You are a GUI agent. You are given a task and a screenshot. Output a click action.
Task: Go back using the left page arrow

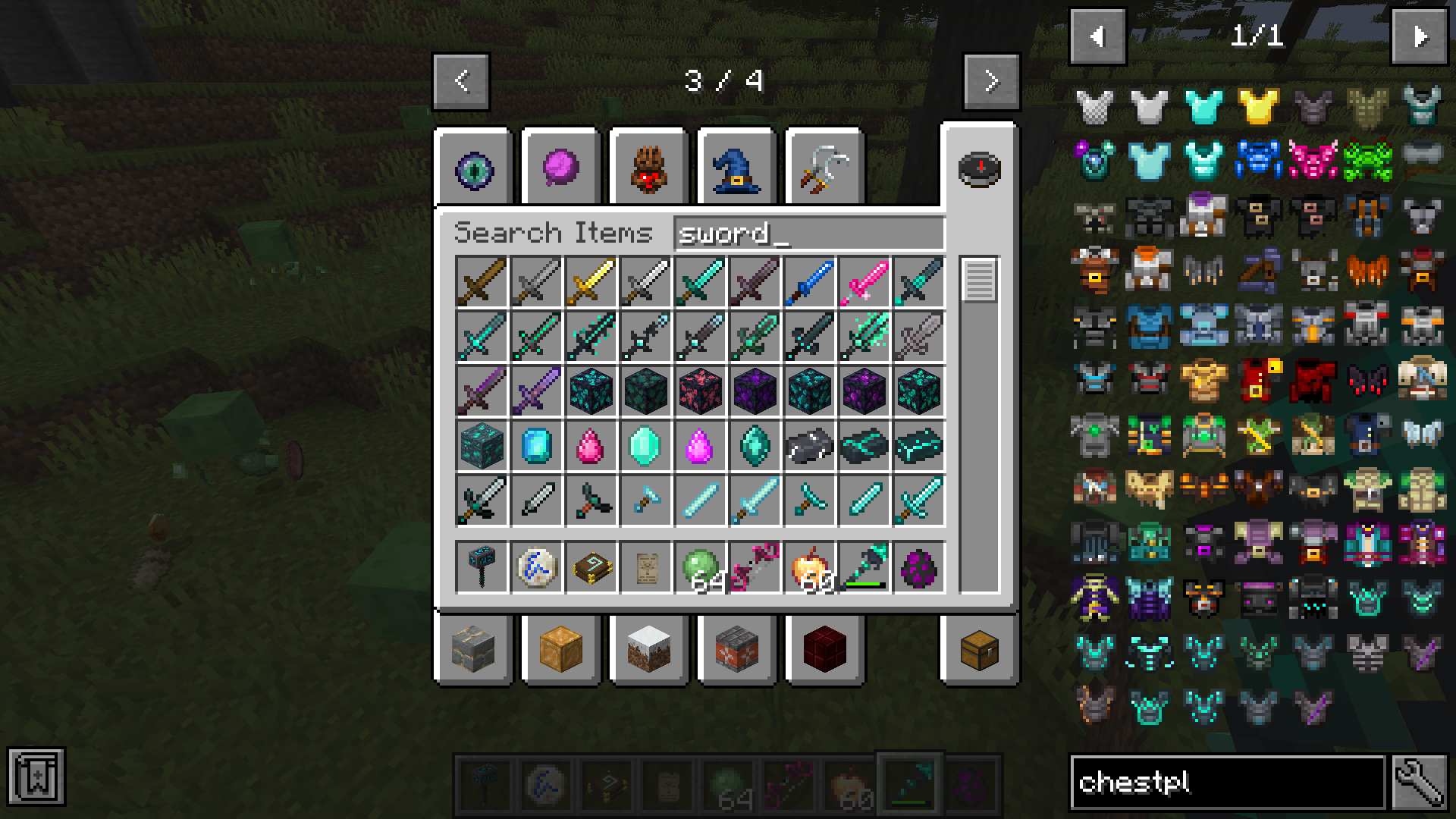coord(460,82)
